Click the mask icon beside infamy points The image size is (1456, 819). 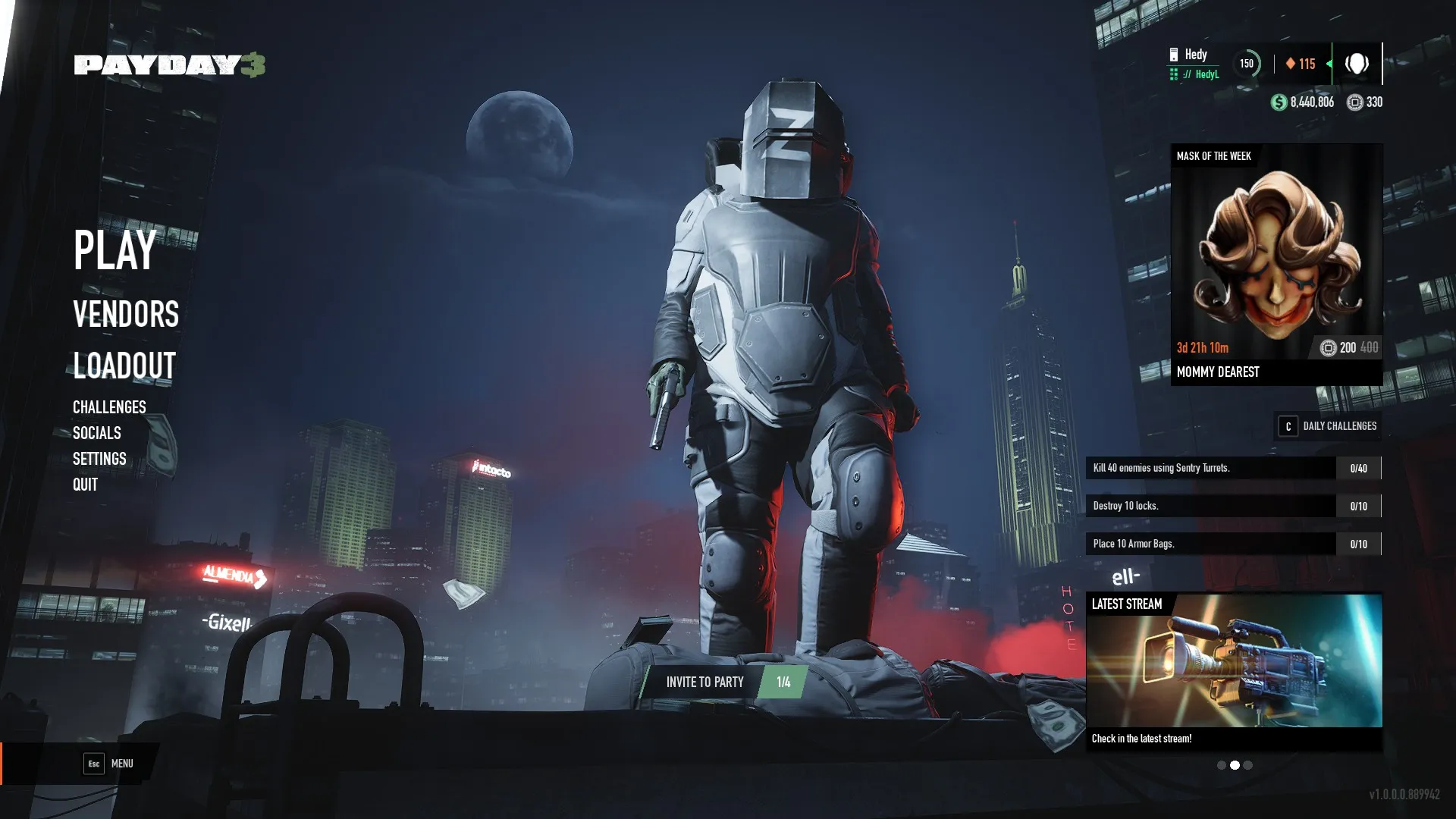pos(1357,64)
